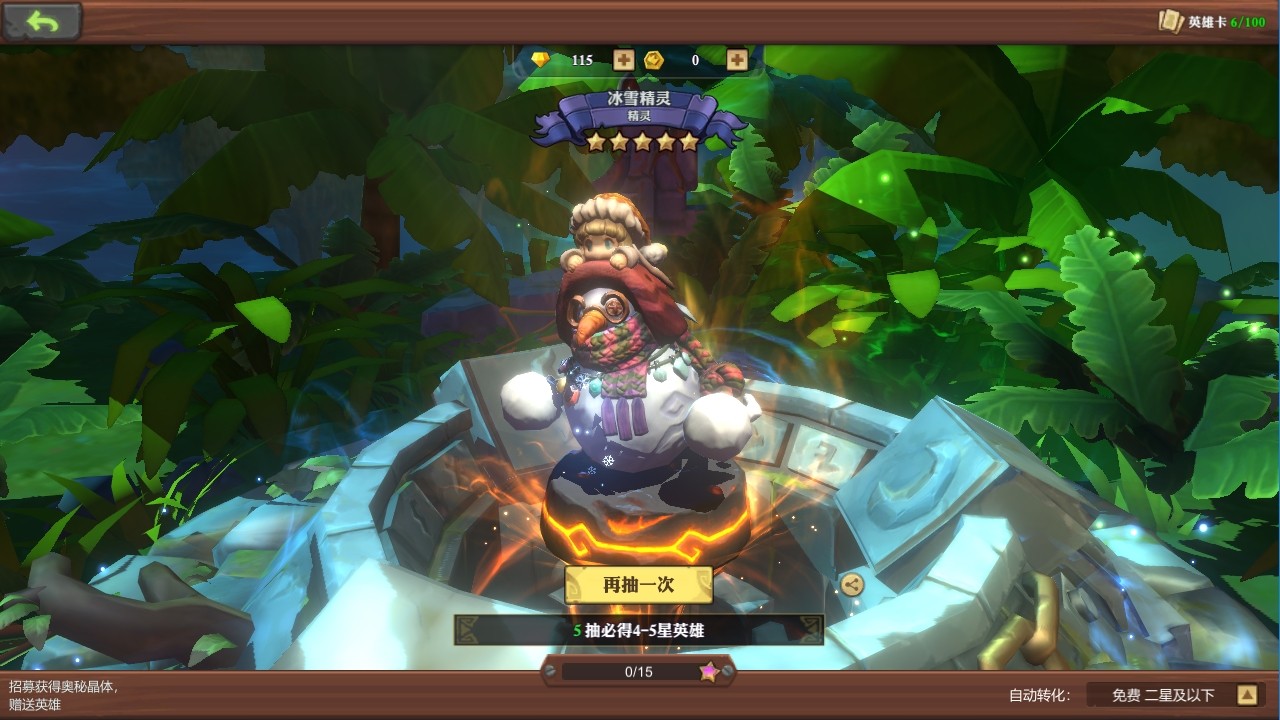Click the plus icon to buy gold coins
The width and height of the screenshot is (1280, 720).
pos(737,60)
